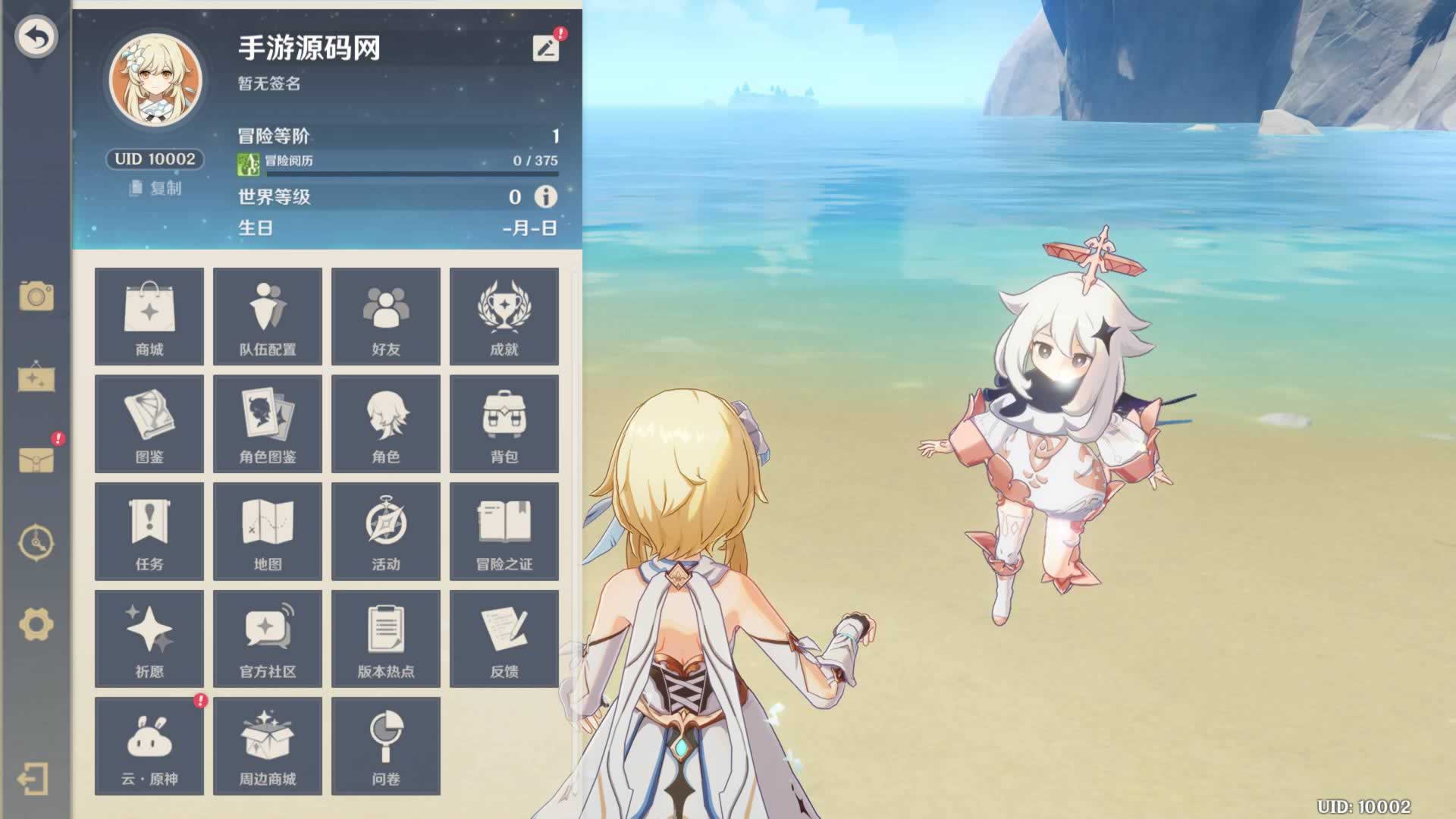1456x819 pixels.
Task: Open 队伍配置 party setup
Action: click(268, 316)
